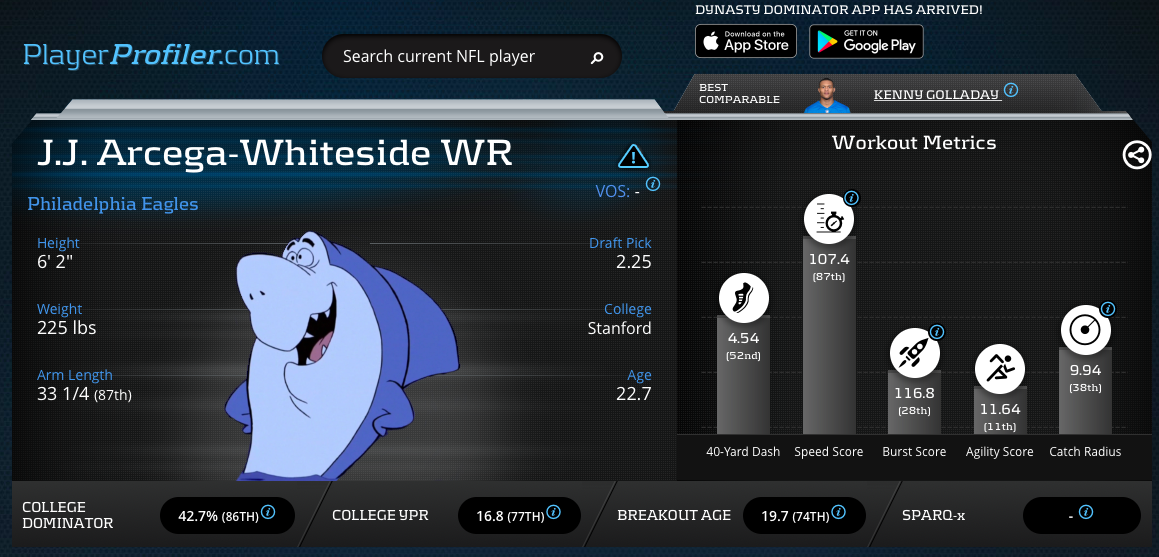Image resolution: width=1159 pixels, height=557 pixels.
Task: Open the PlayerProfiler.com home logo
Action: pos(151,55)
